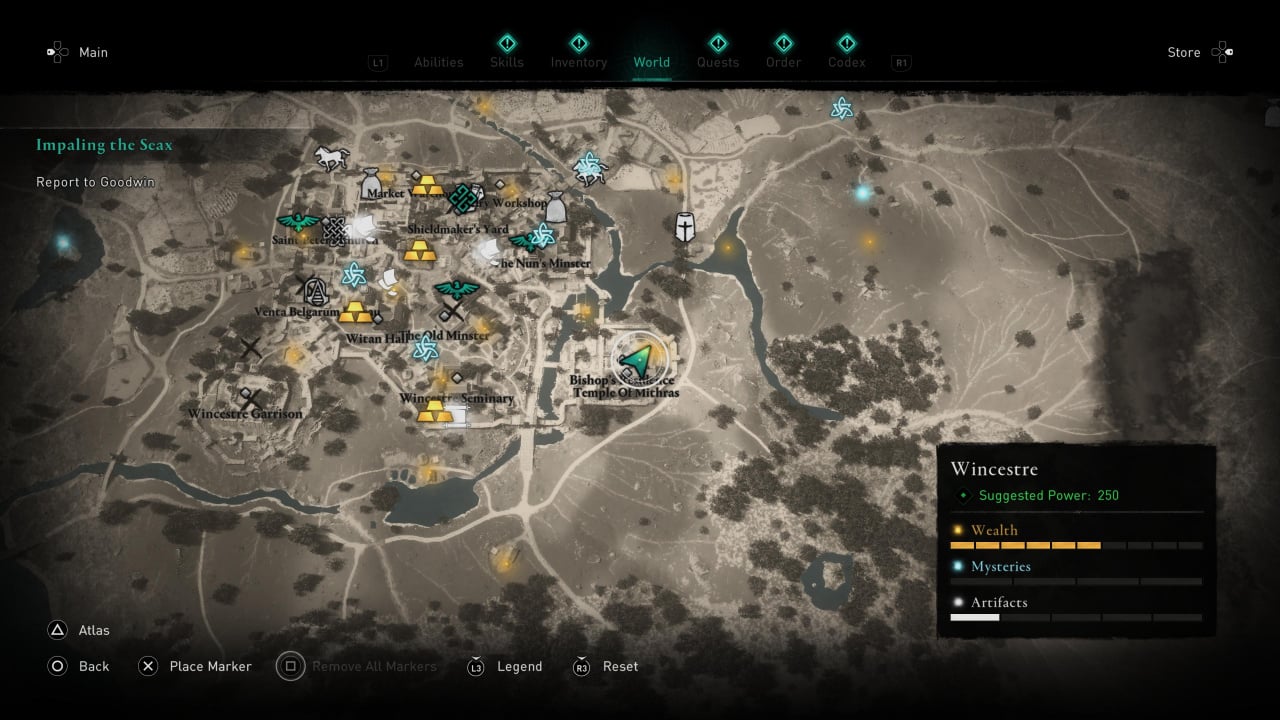Screen dimensions: 1280x720
Task: Open the Skills tab
Action: point(507,62)
